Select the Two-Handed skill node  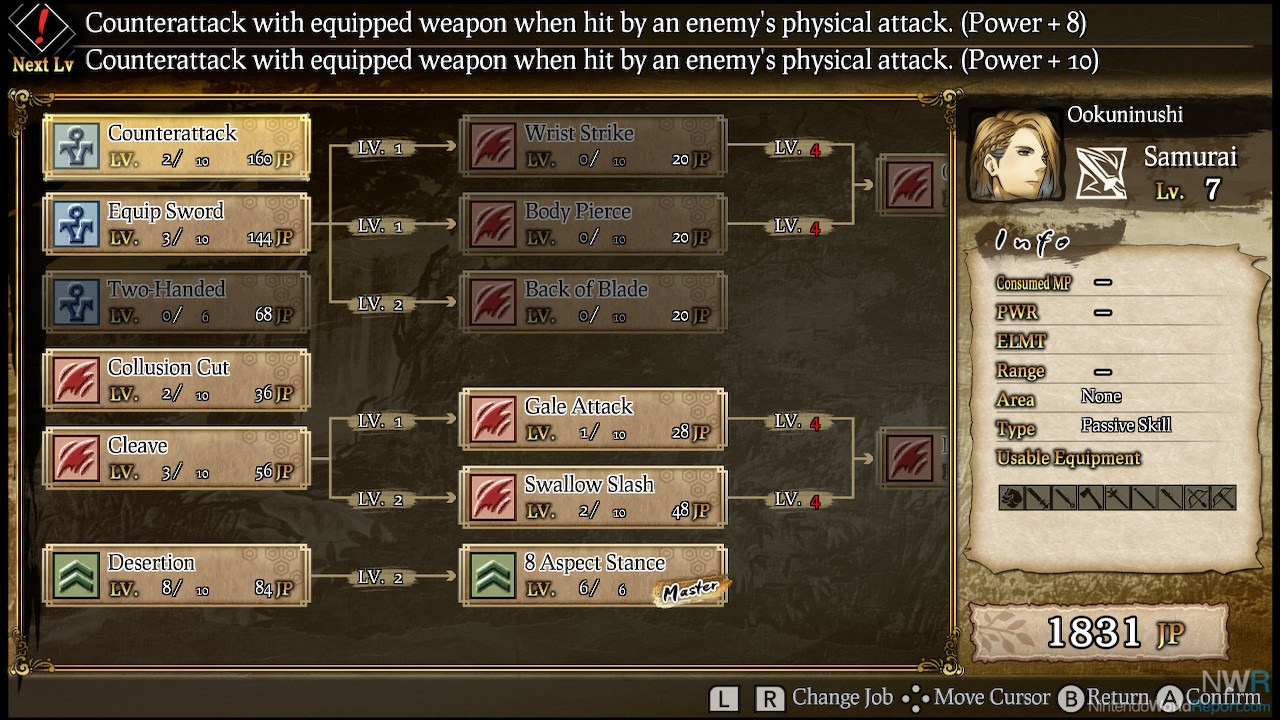[177, 302]
